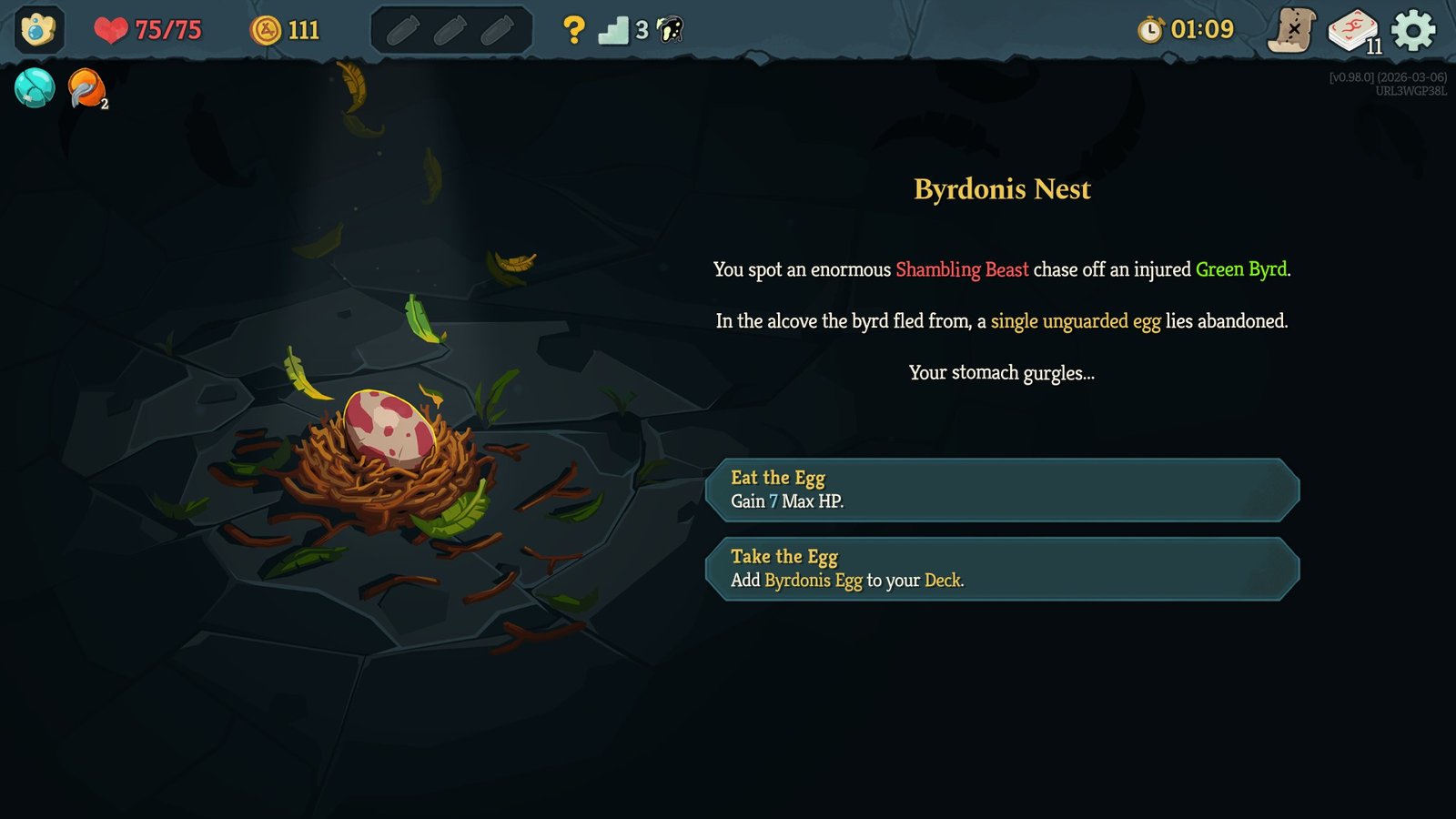The image size is (1456, 819).
Task: Click the Byrdonis Nest event title
Action: coord(1001,189)
